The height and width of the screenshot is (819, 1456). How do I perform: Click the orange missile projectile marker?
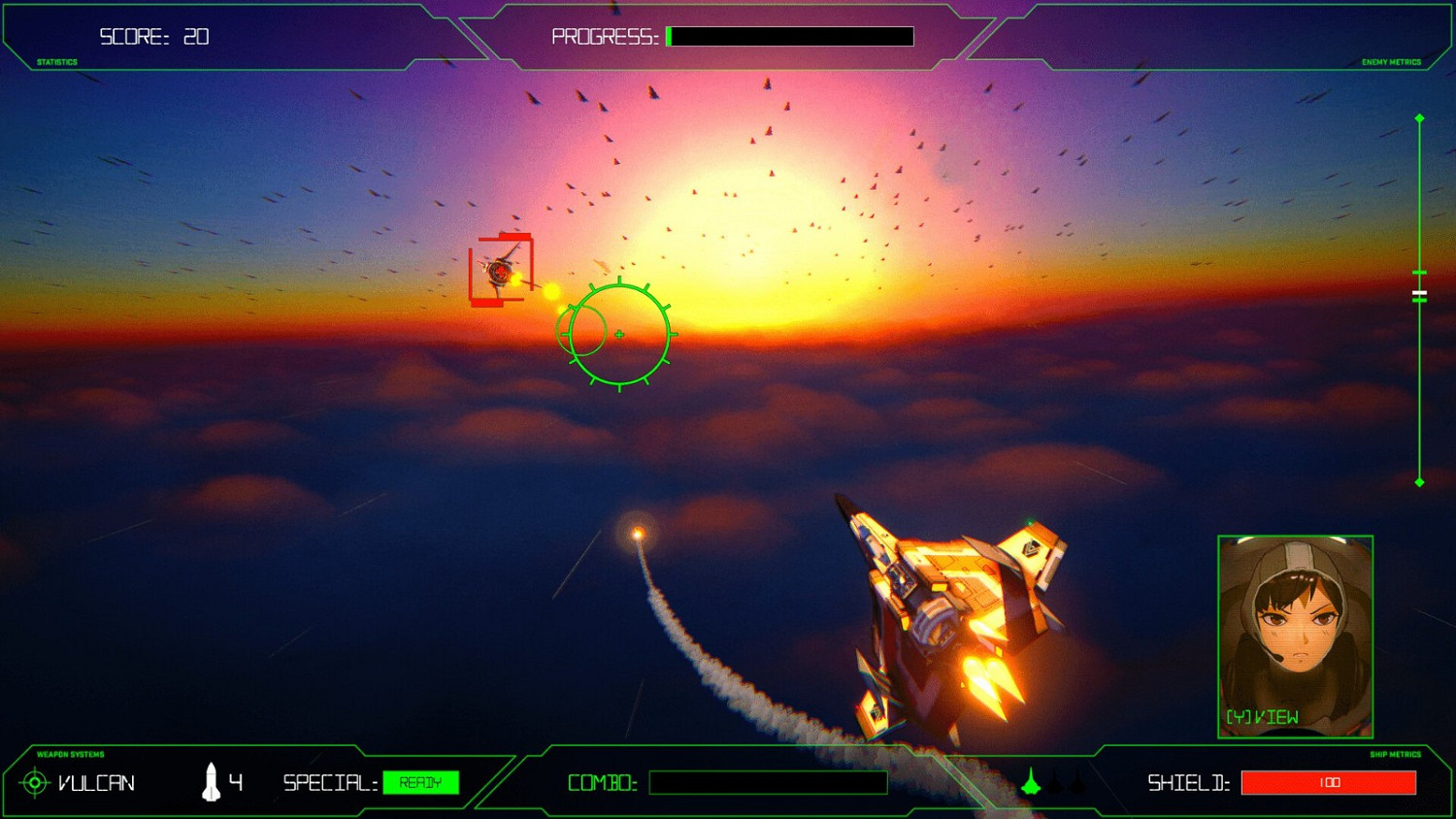pos(638,532)
